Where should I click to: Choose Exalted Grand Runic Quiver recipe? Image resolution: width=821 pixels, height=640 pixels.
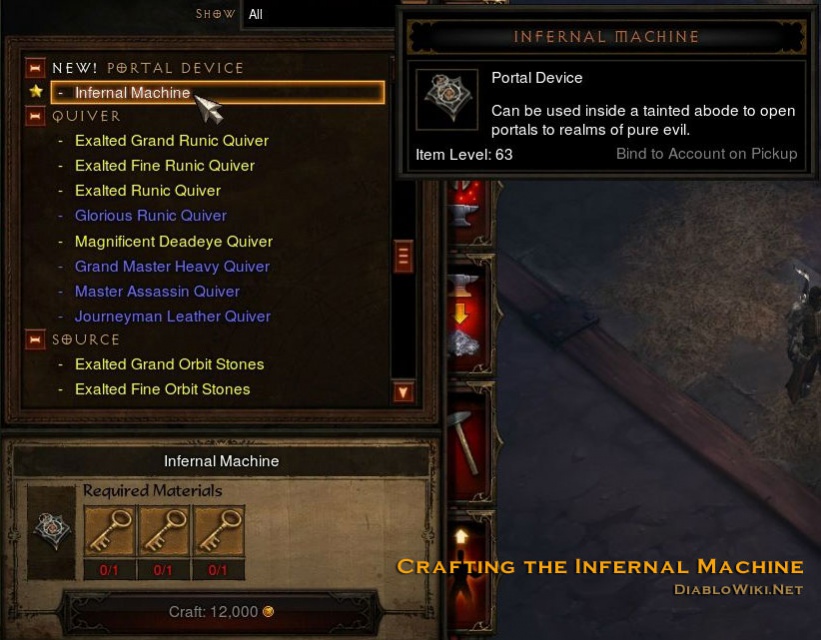click(x=171, y=141)
